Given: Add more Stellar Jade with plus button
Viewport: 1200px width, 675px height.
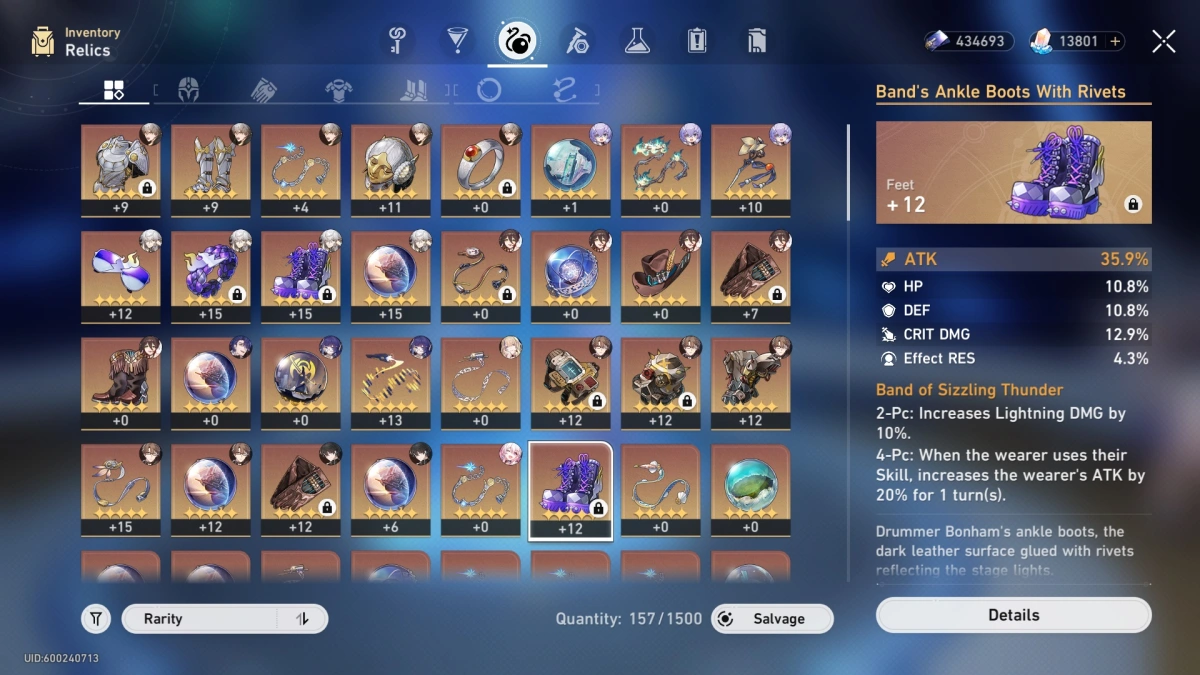Looking at the screenshot, I should [x=1115, y=41].
